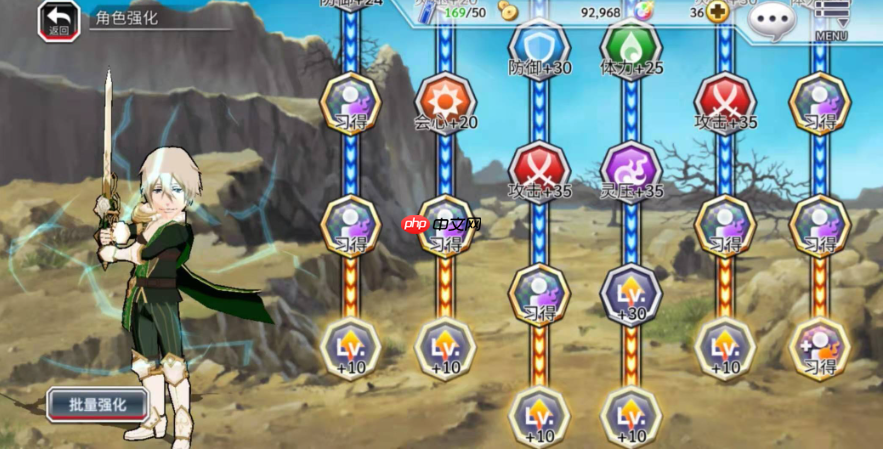Select the 防御+30 shield node
The image size is (883, 449).
(539, 47)
